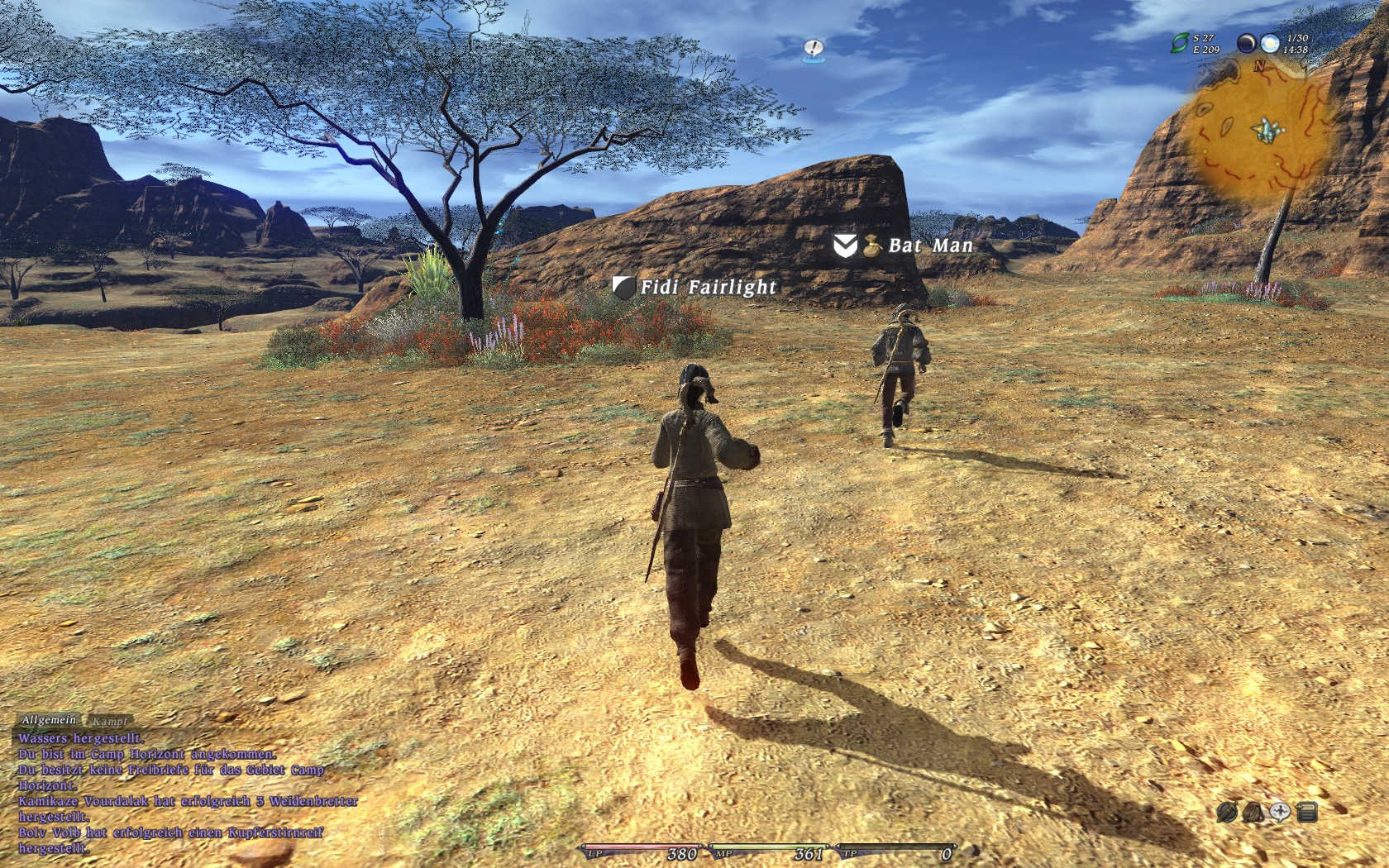Image resolution: width=1389 pixels, height=868 pixels.
Task: Open the leather bag inventory icon
Action: coord(1253,812)
